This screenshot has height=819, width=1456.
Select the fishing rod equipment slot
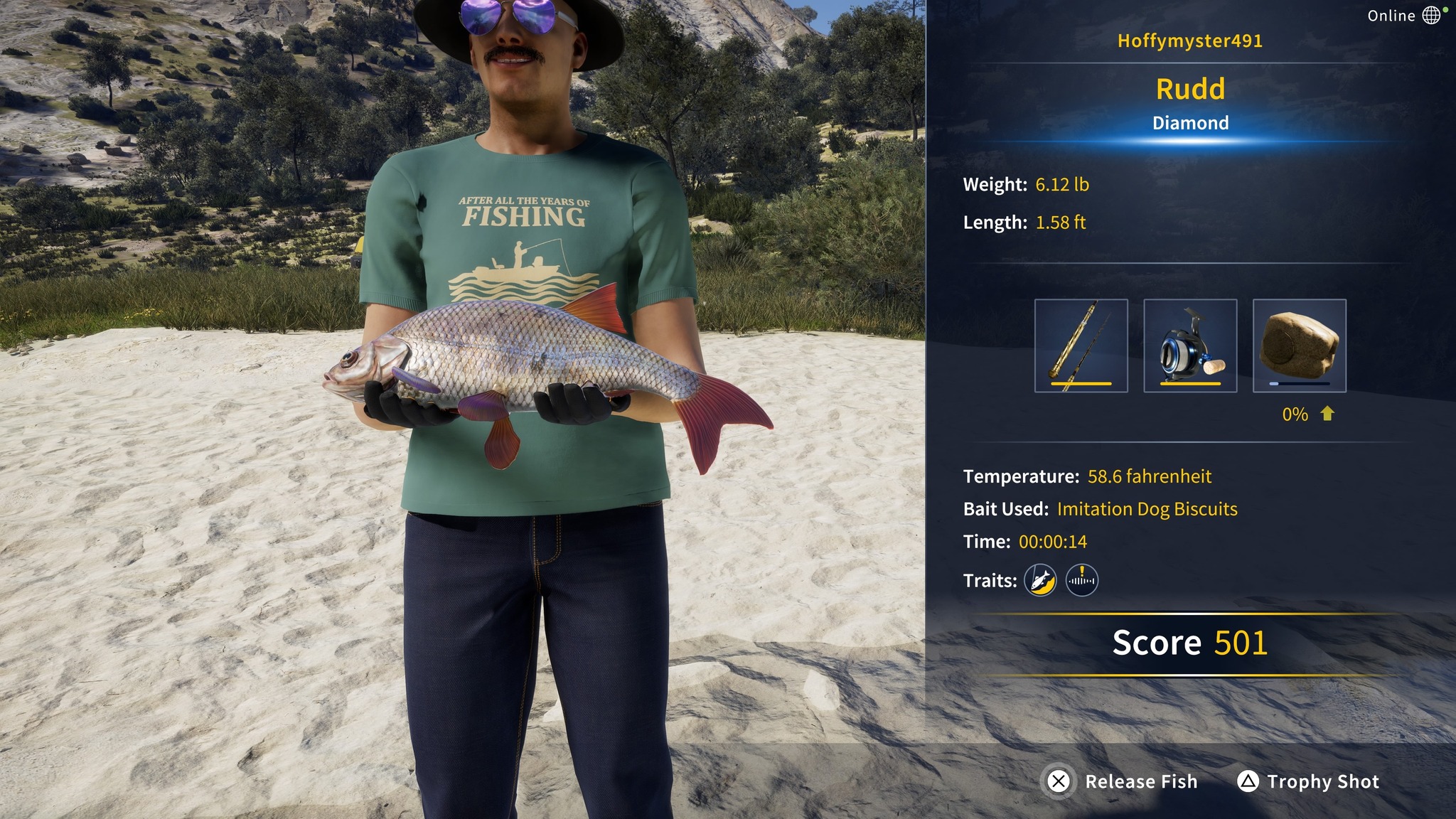pyautogui.click(x=1081, y=346)
